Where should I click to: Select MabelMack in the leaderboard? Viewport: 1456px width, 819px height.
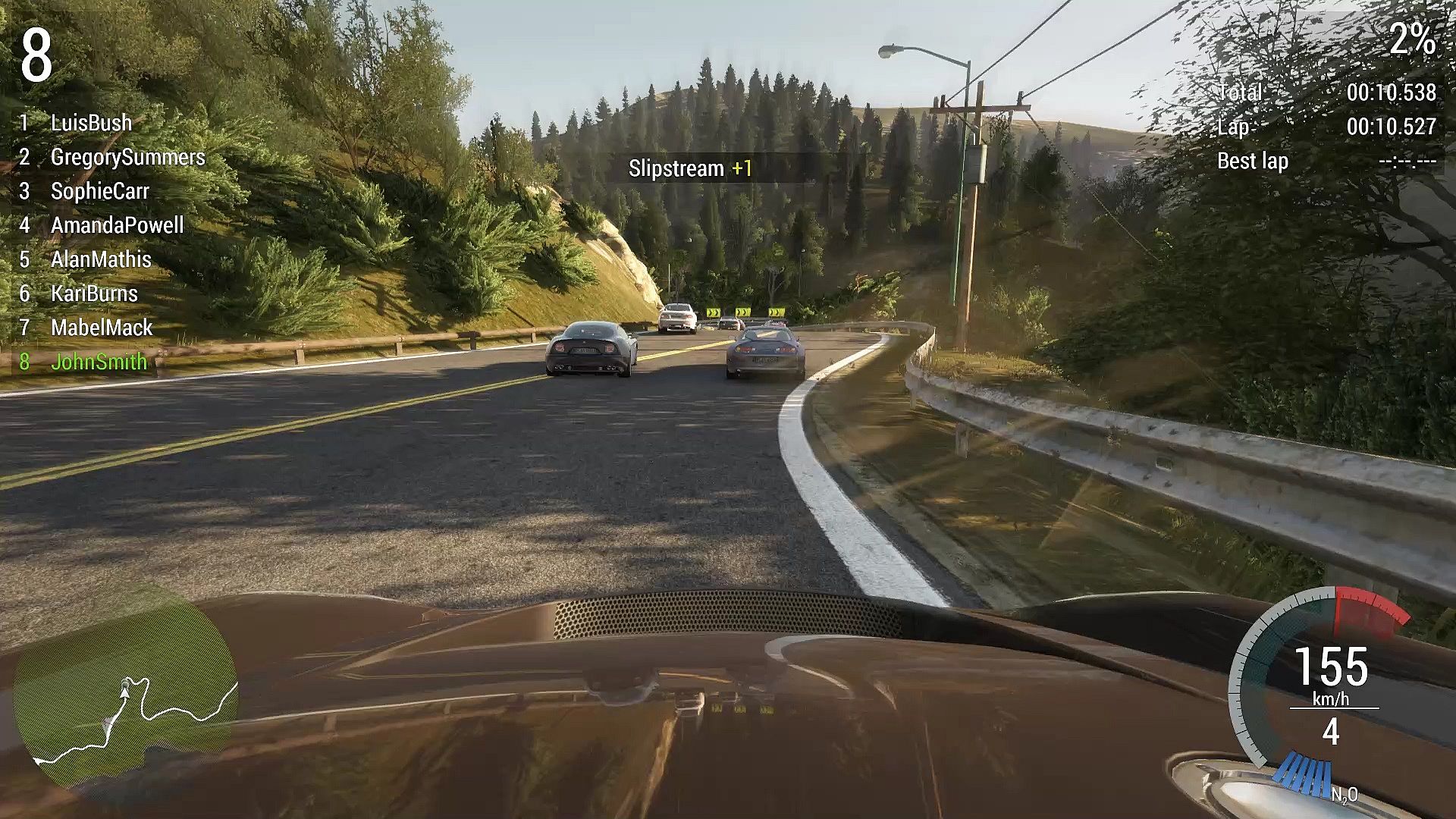(102, 328)
